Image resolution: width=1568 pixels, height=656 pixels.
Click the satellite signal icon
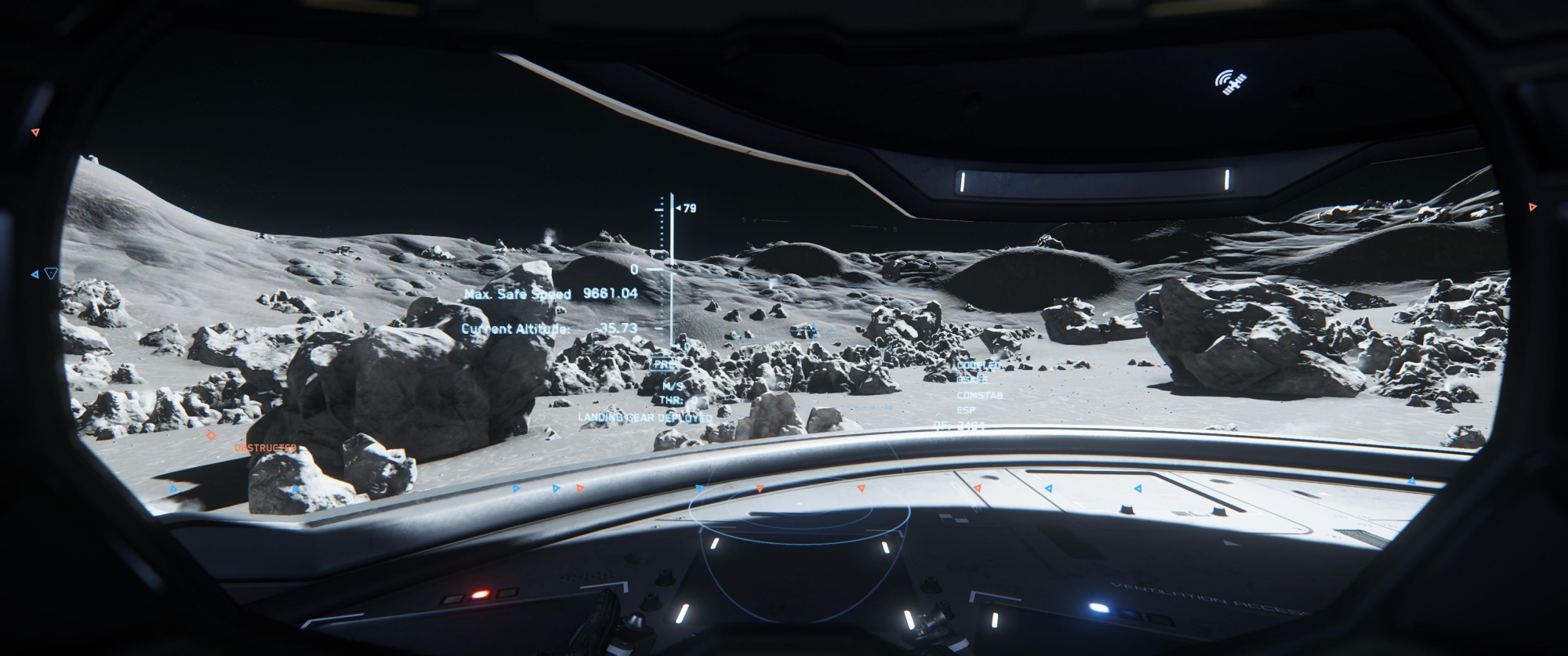pos(1231,81)
